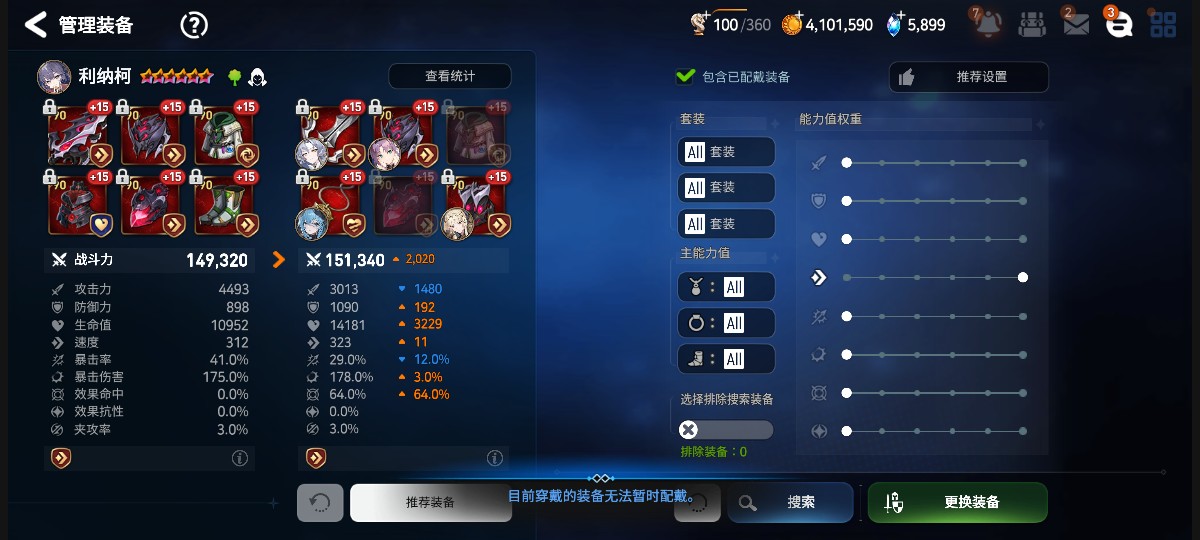Image resolution: width=1200 pixels, height=540 pixels.
Task: Toggle the 选择排除搜索装备 exclude switch
Action: (x=725, y=430)
